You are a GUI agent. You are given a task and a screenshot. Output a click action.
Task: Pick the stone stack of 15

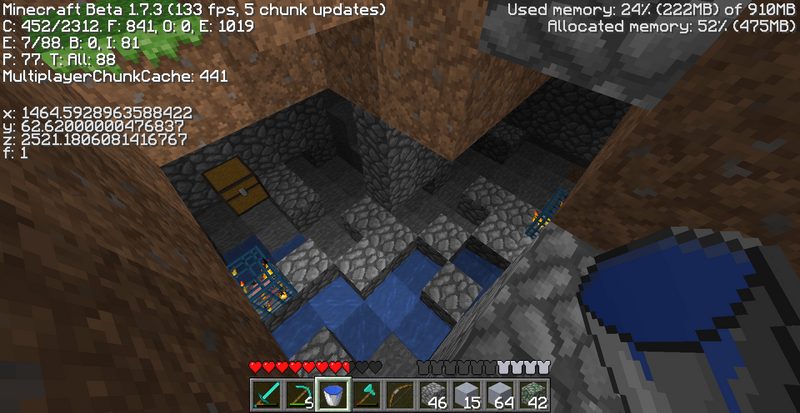tap(466, 393)
